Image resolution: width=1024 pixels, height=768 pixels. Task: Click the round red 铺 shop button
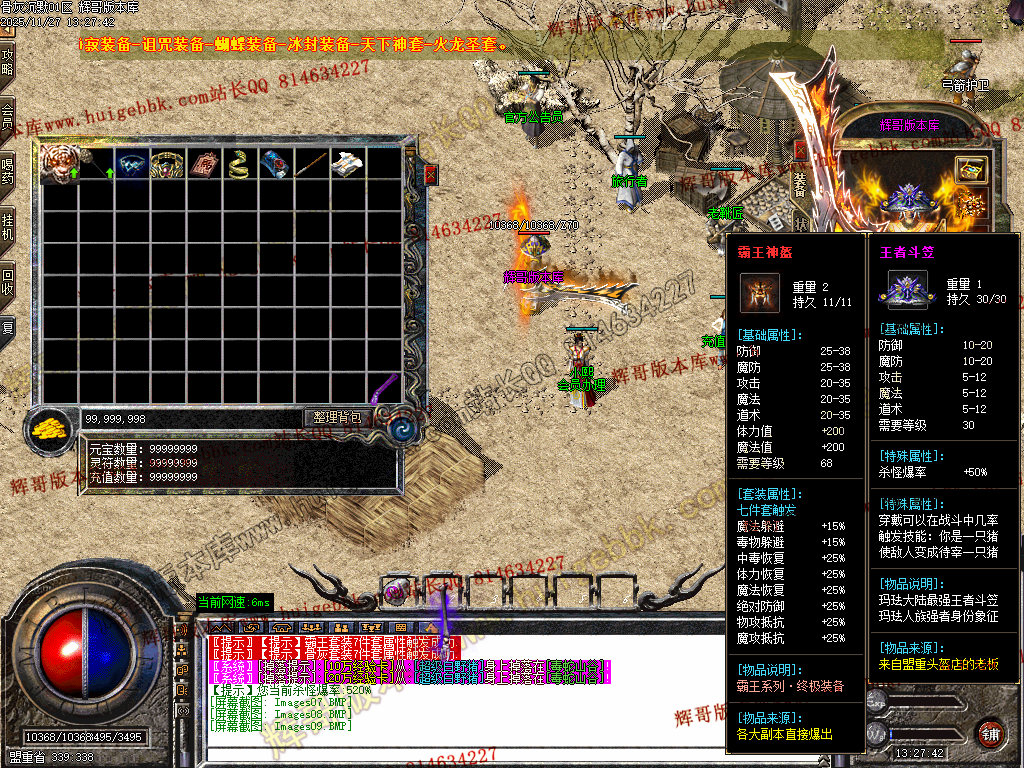(990, 733)
